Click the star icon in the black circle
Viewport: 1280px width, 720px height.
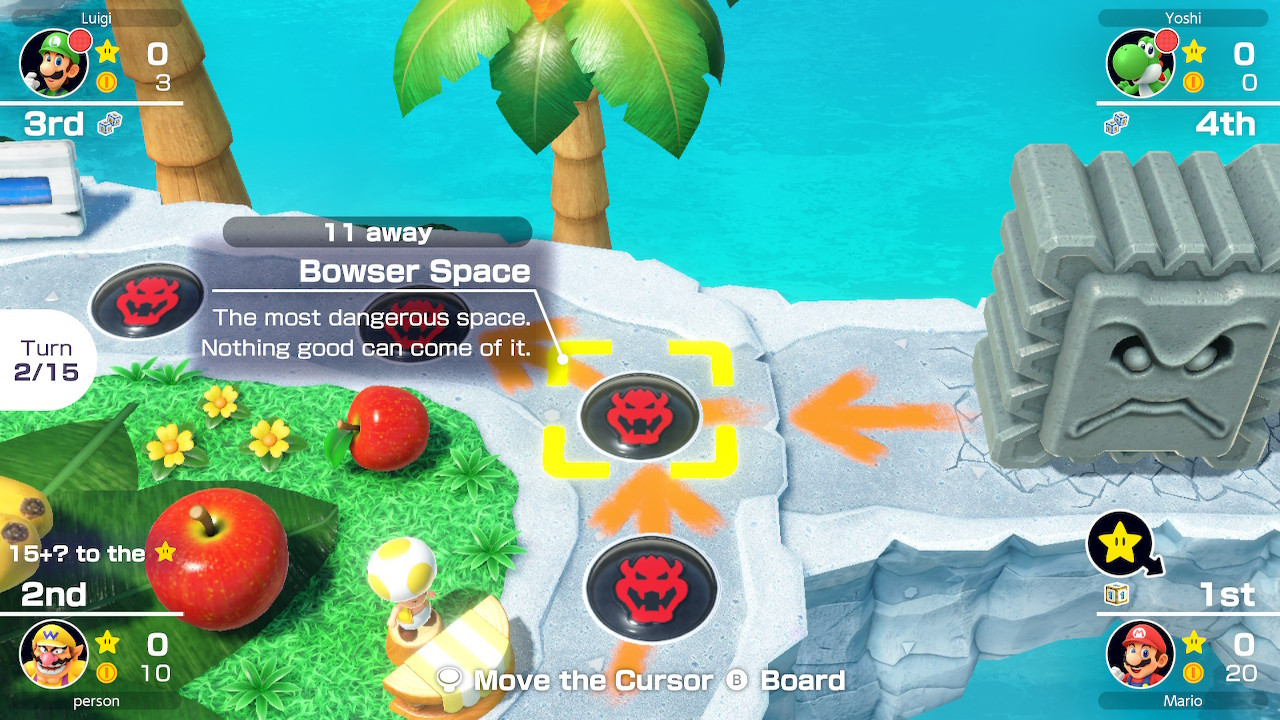(x=1122, y=544)
